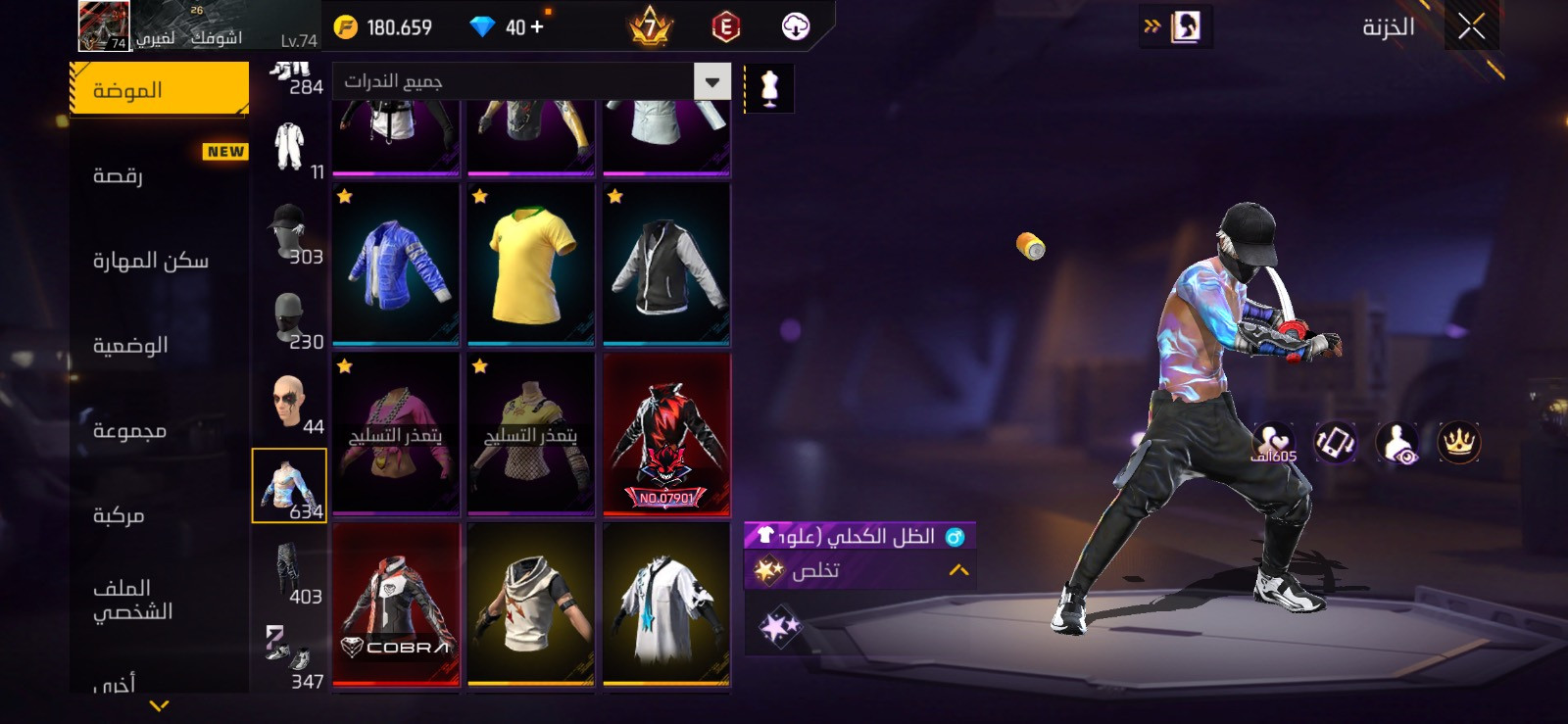Pick the COBRA jacket item

[396, 603]
